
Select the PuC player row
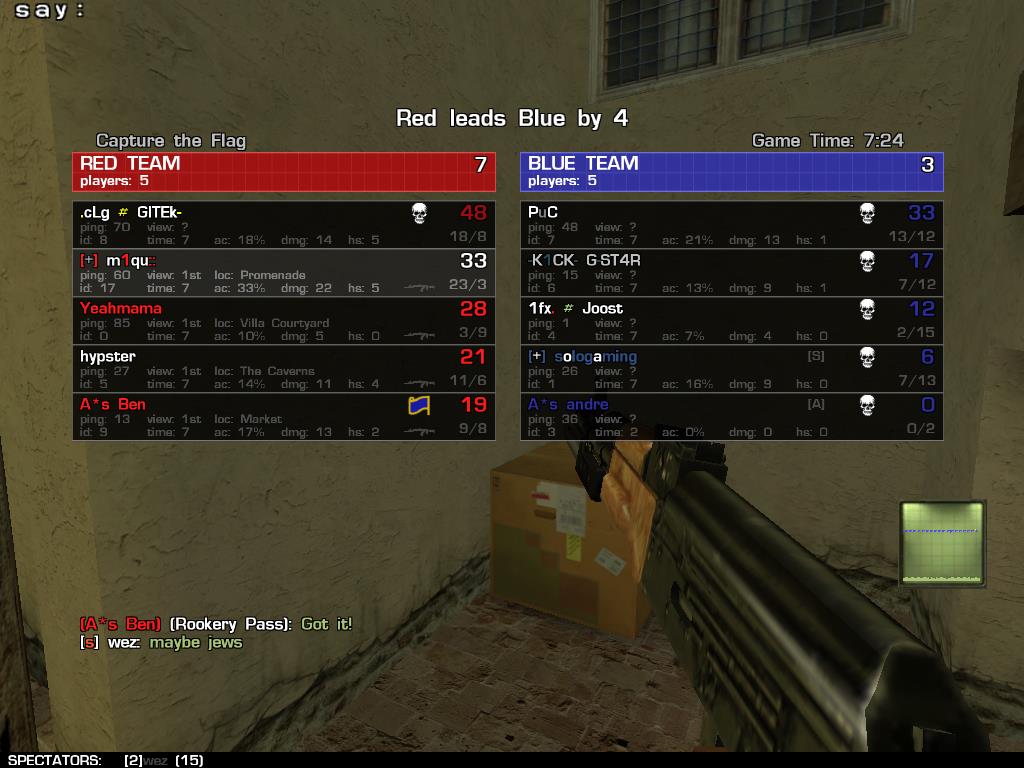point(731,225)
